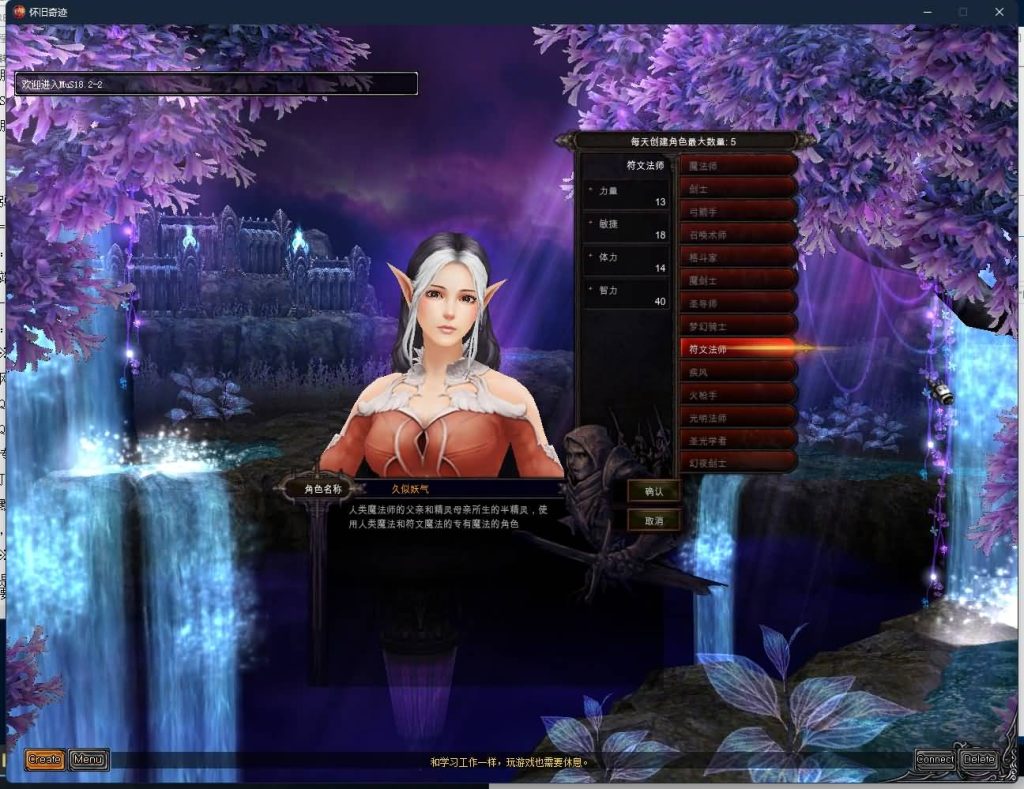Close the game window
The image size is (1024, 789).
999,12
